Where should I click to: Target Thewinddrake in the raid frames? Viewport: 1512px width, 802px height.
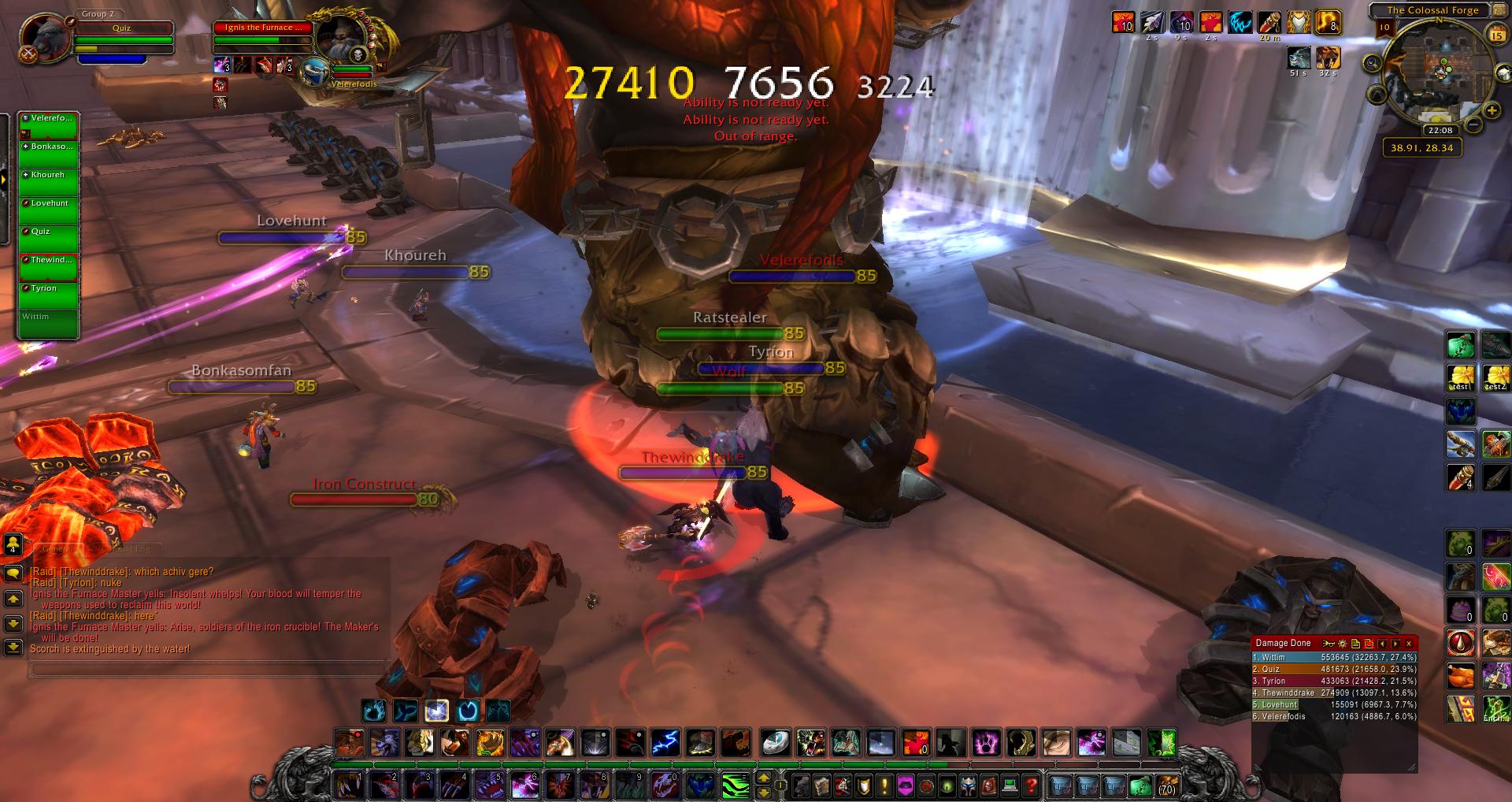[x=49, y=267]
